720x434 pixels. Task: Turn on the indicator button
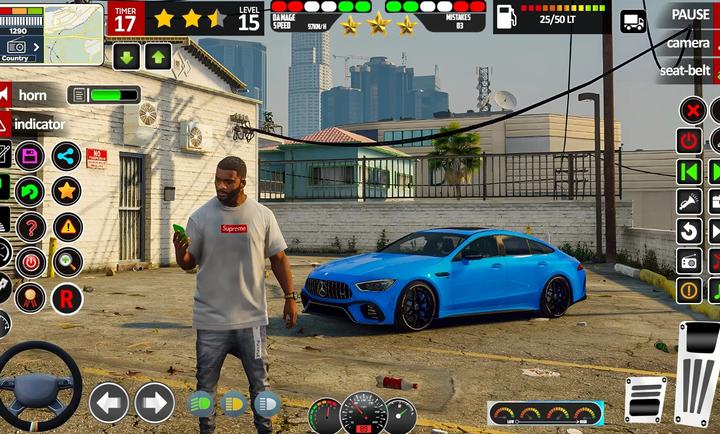pyautogui.click(x=39, y=124)
